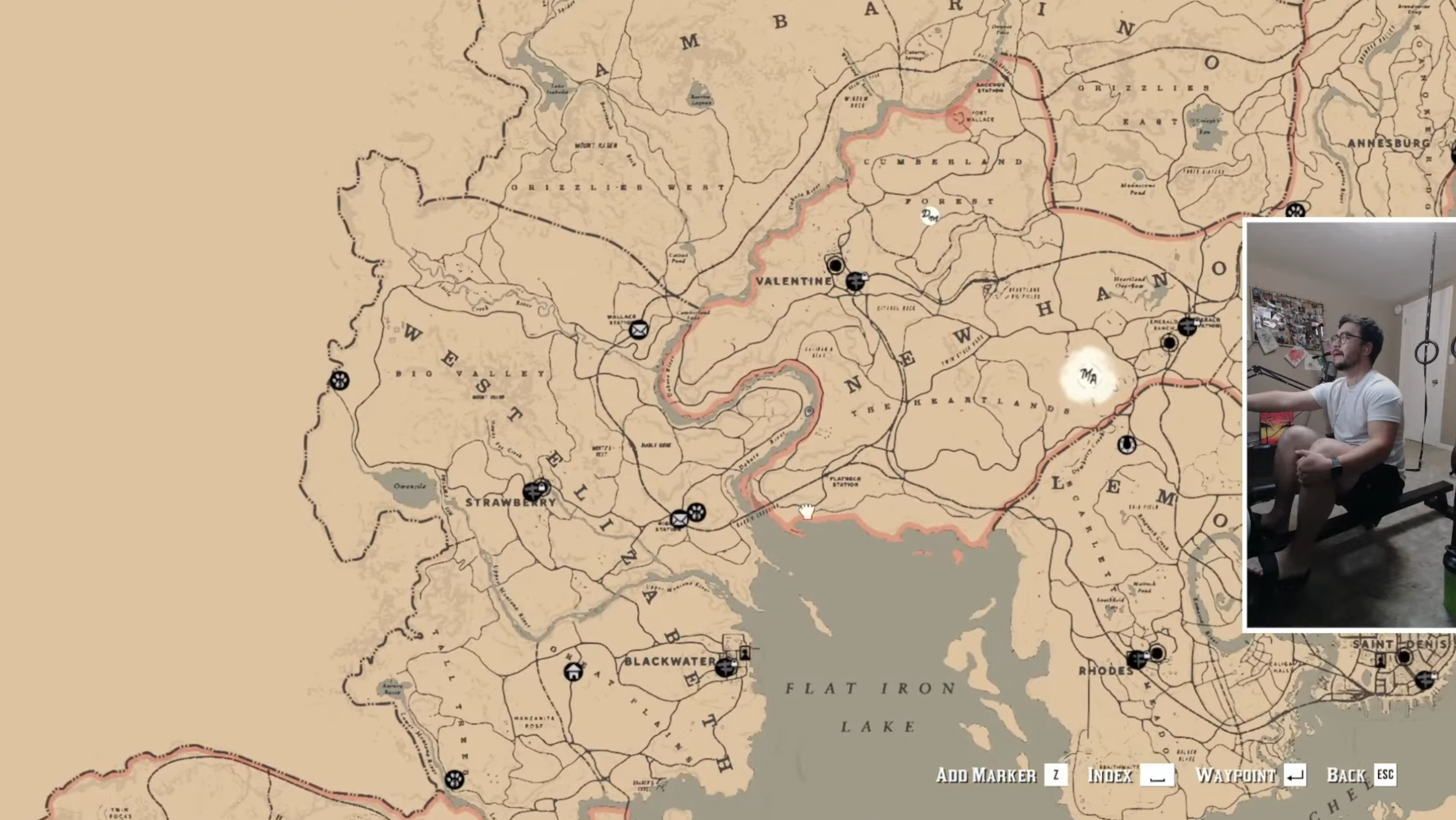Select the Valentine gunsmith crossed-pistols icon
This screenshot has height=820, width=1456.
click(855, 281)
